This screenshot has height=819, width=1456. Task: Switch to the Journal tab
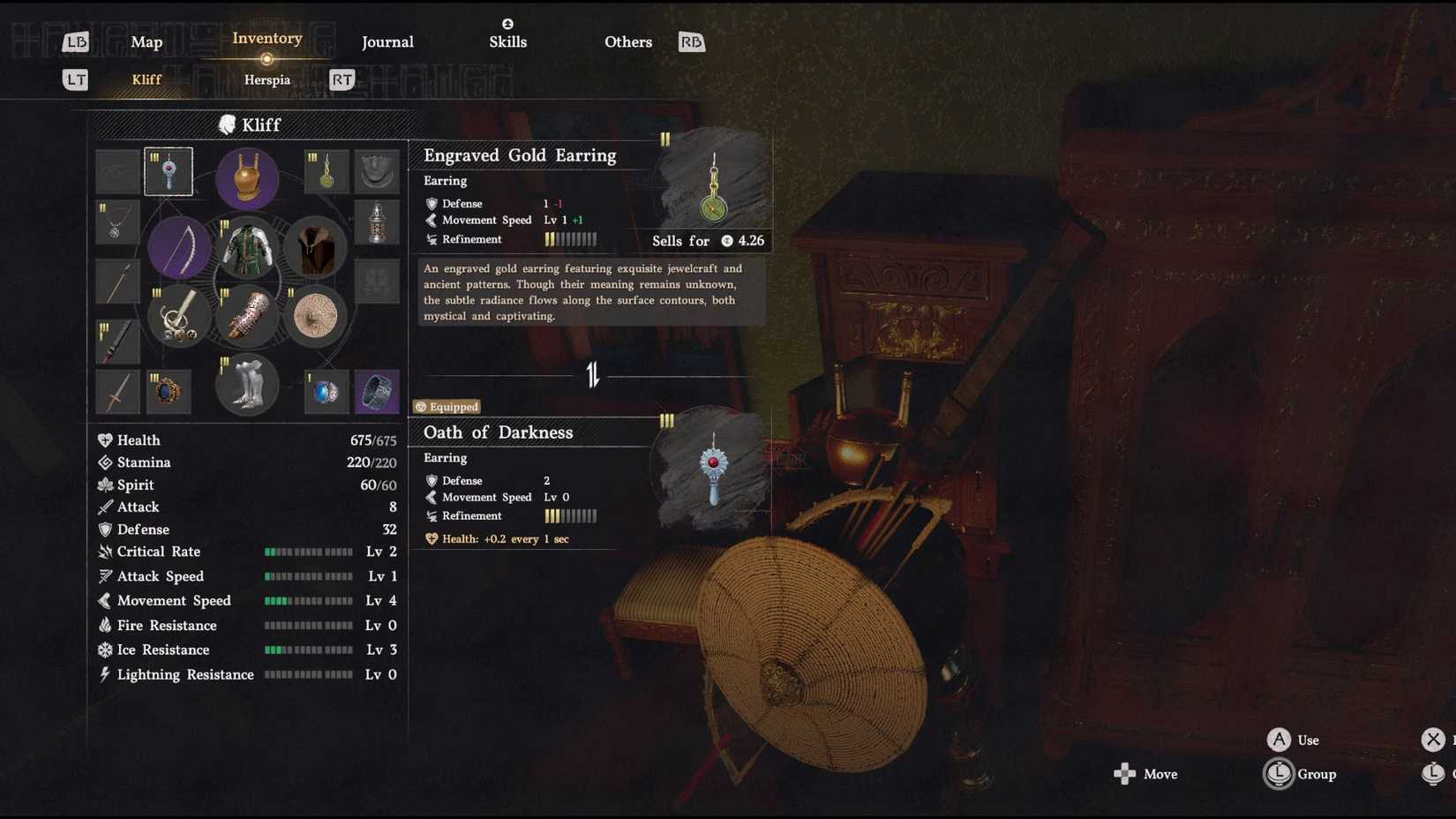point(387,41)
